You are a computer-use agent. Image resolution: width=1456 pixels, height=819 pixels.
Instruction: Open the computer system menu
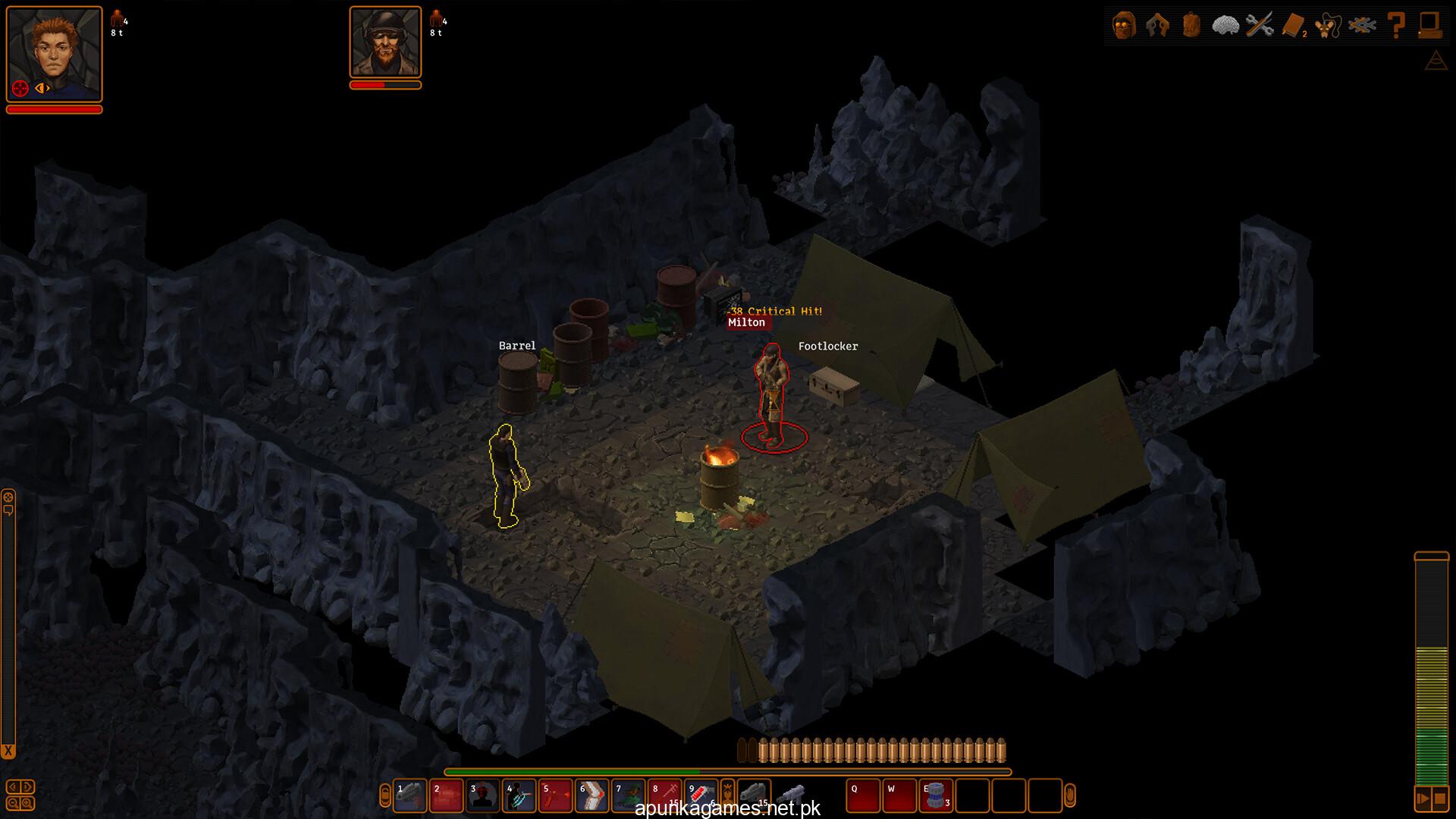click(1430, 26)
